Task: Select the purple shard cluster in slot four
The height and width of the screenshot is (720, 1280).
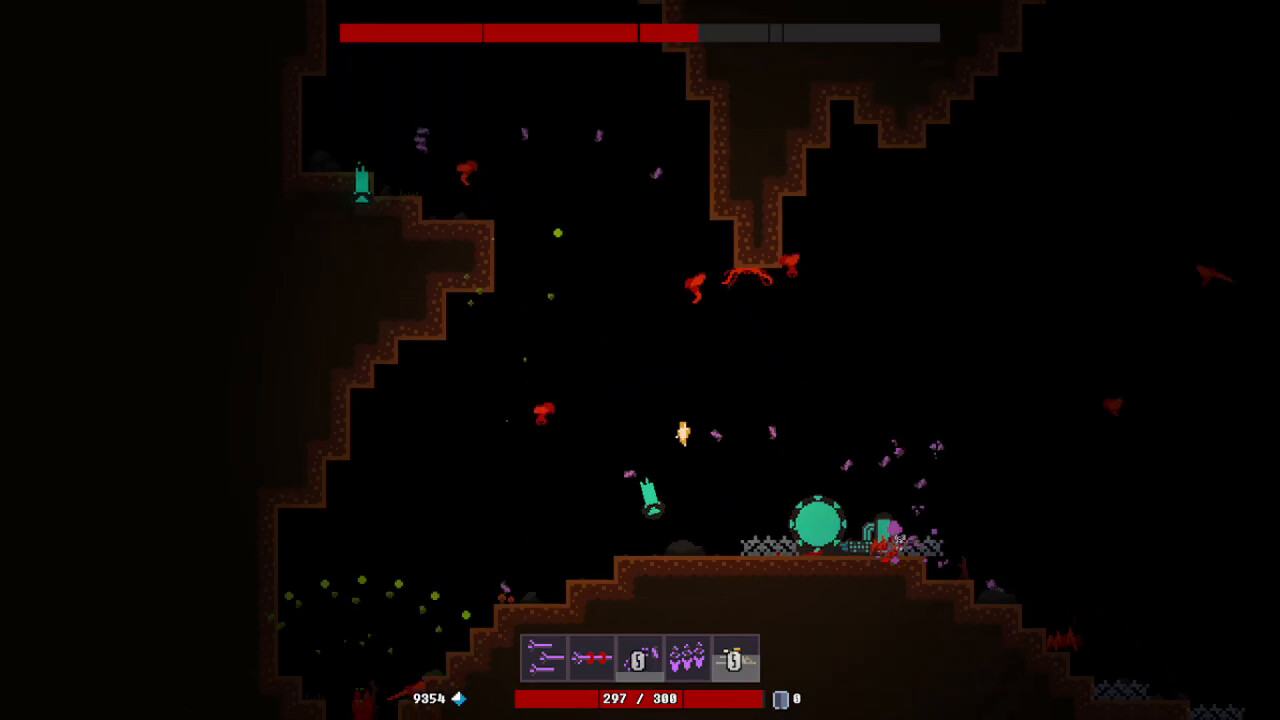Action: point(688,658)
